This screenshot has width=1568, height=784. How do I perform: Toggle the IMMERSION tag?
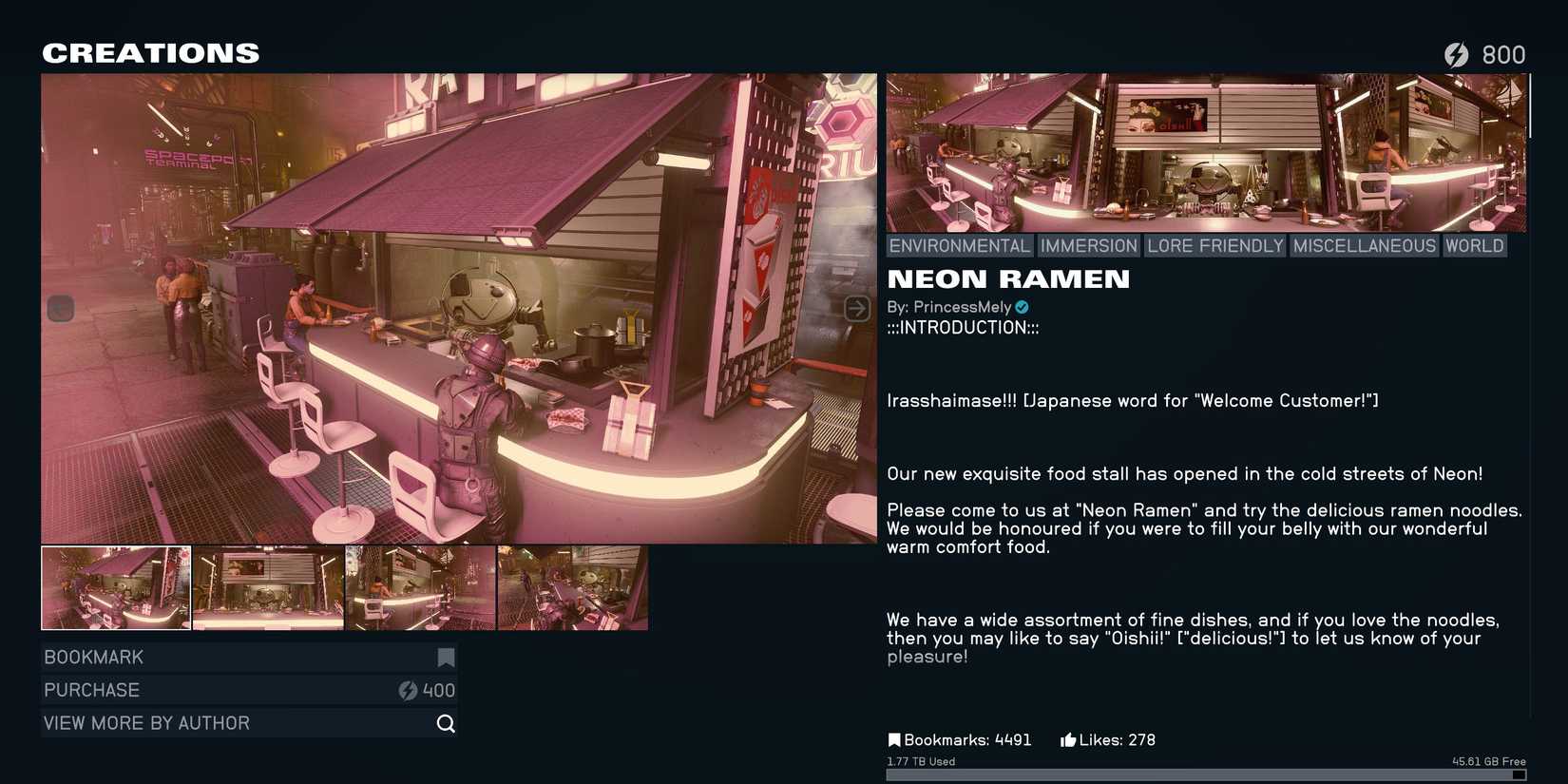tap(1089, 245)
